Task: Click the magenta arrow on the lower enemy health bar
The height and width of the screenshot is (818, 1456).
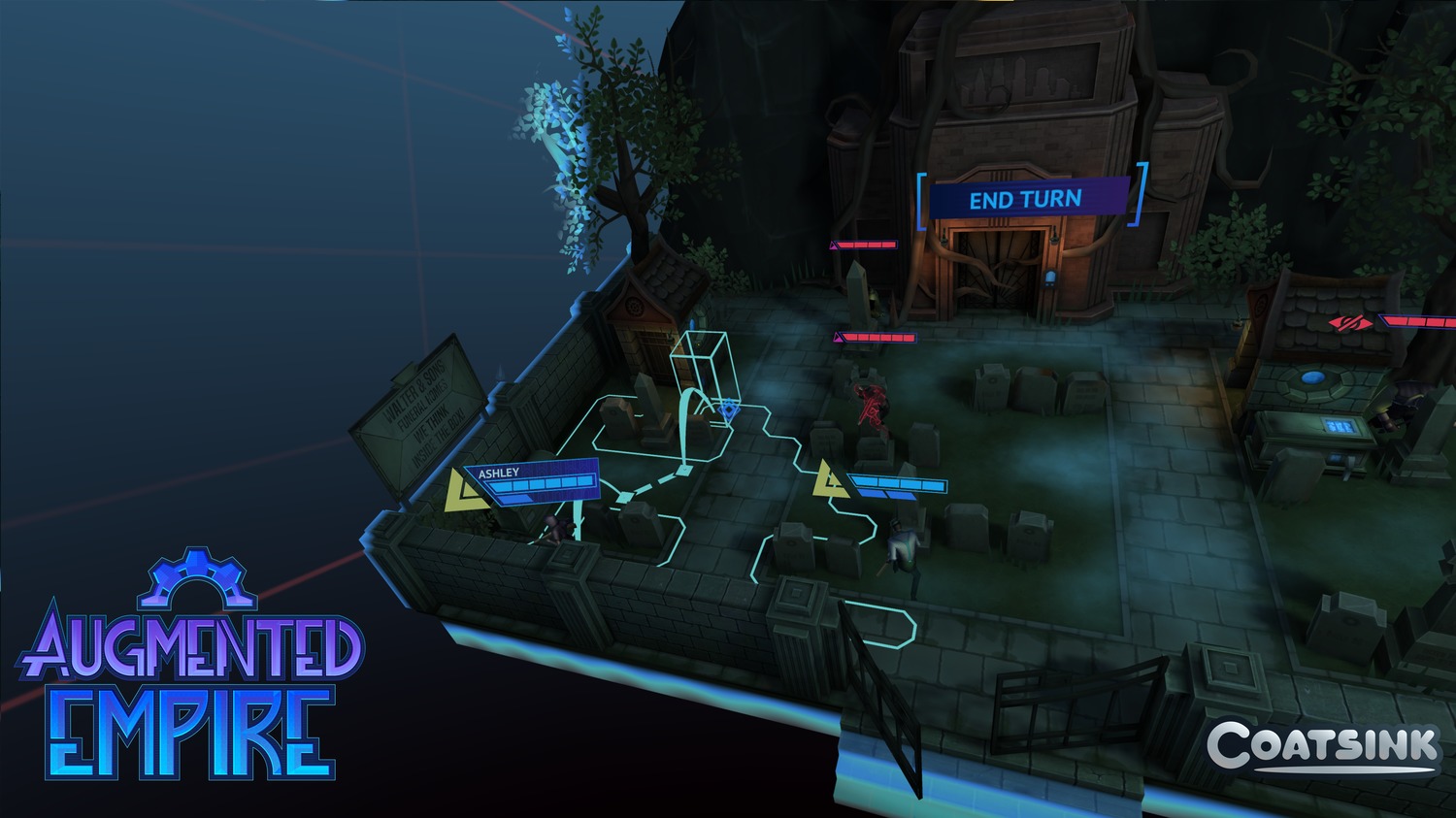Action: click(x=837, y=337)
